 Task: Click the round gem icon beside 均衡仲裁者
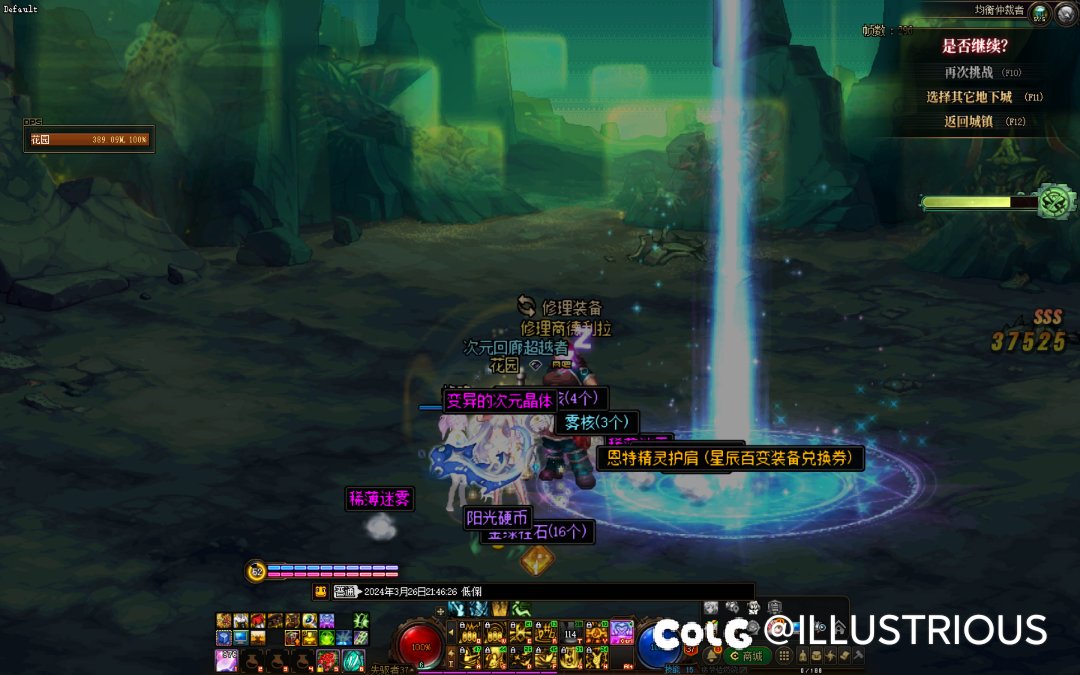pos(1040,12)
